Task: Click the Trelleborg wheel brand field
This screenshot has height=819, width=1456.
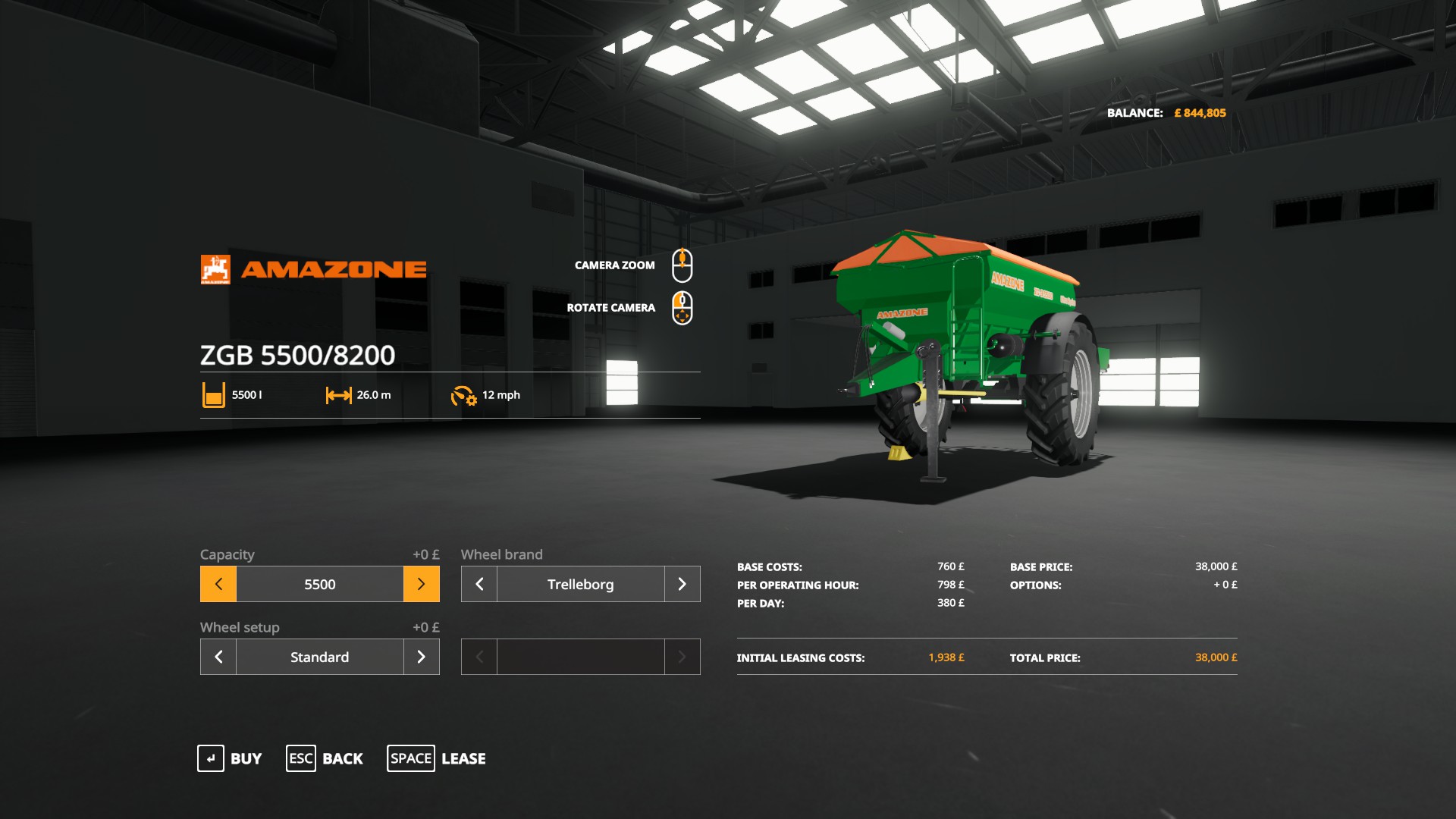Action: tap(581, 584)
